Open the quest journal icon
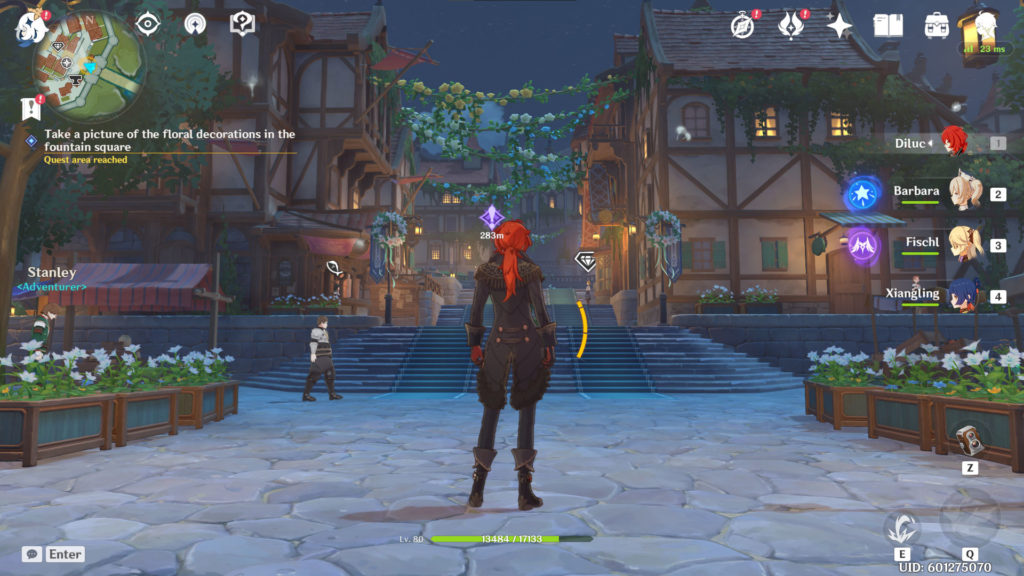The height and width of the screenshot is (576, 1024). coord(29,107)
